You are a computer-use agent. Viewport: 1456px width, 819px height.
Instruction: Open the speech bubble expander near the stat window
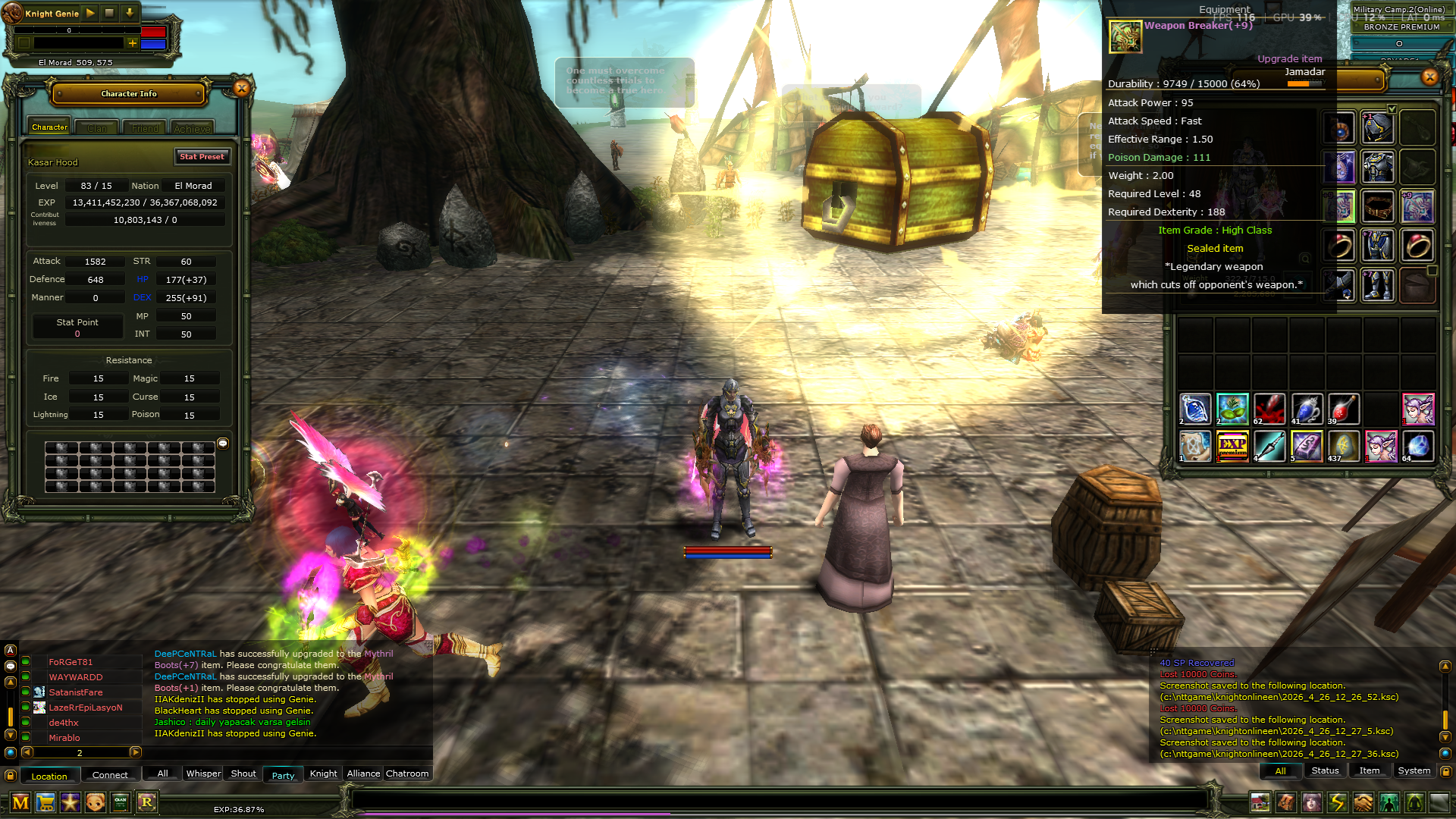click(x=223, y=444)
